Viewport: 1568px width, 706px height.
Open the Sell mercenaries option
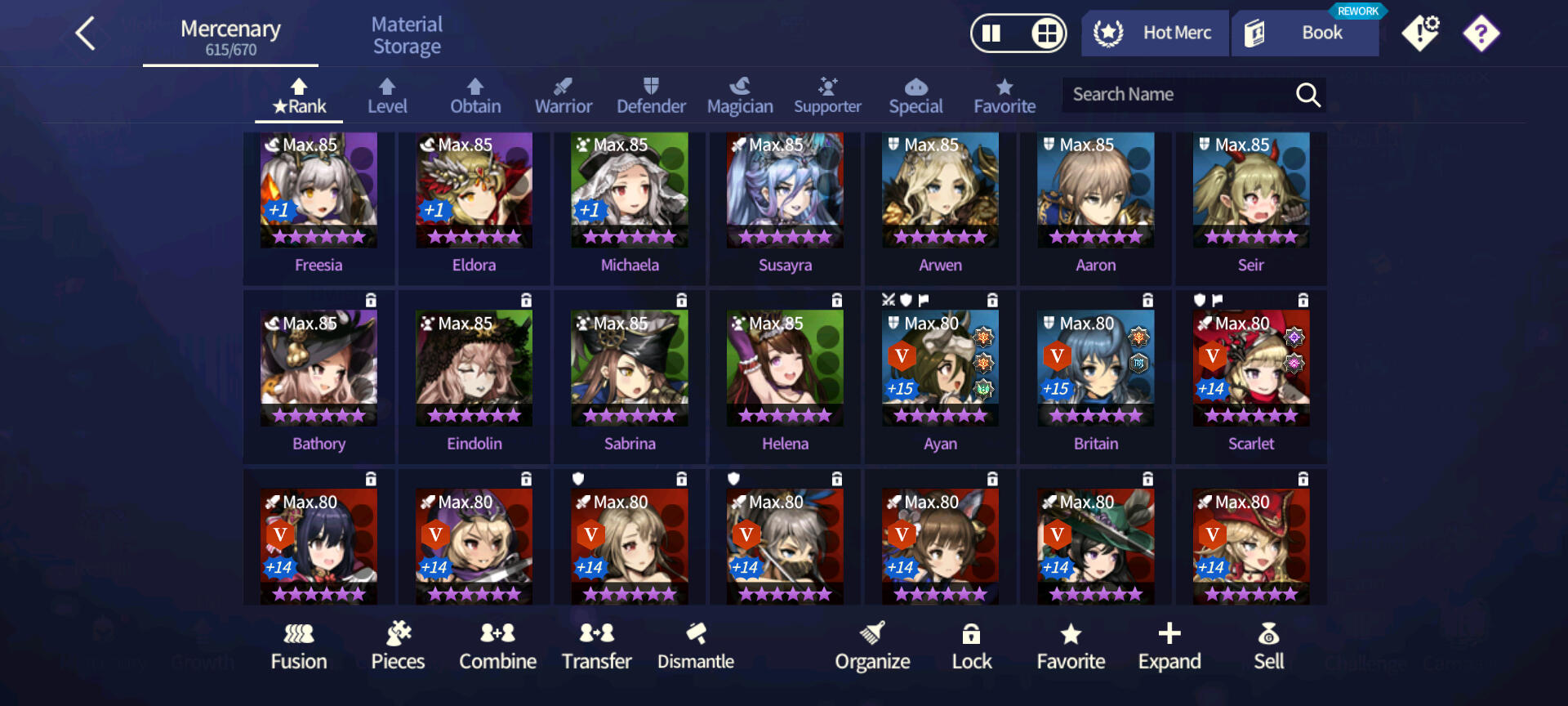click(x=1269, y=646)
